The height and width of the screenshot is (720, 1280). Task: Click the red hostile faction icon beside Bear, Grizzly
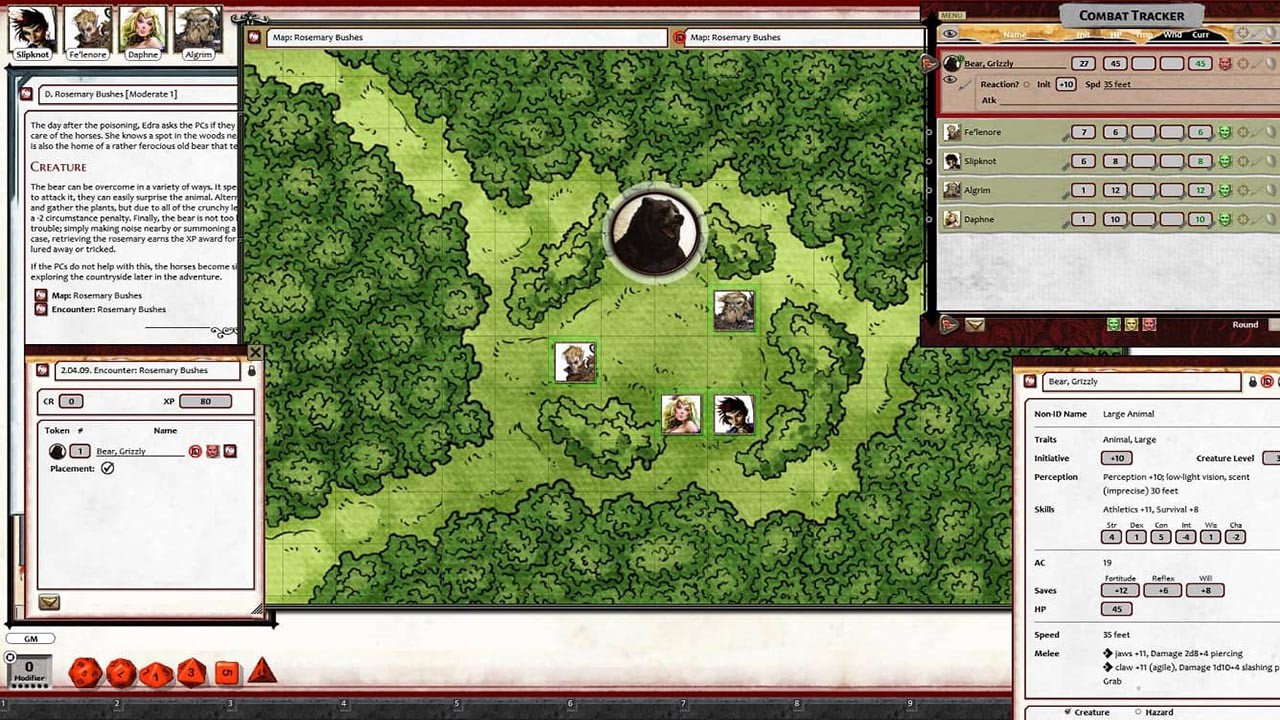1226,63
